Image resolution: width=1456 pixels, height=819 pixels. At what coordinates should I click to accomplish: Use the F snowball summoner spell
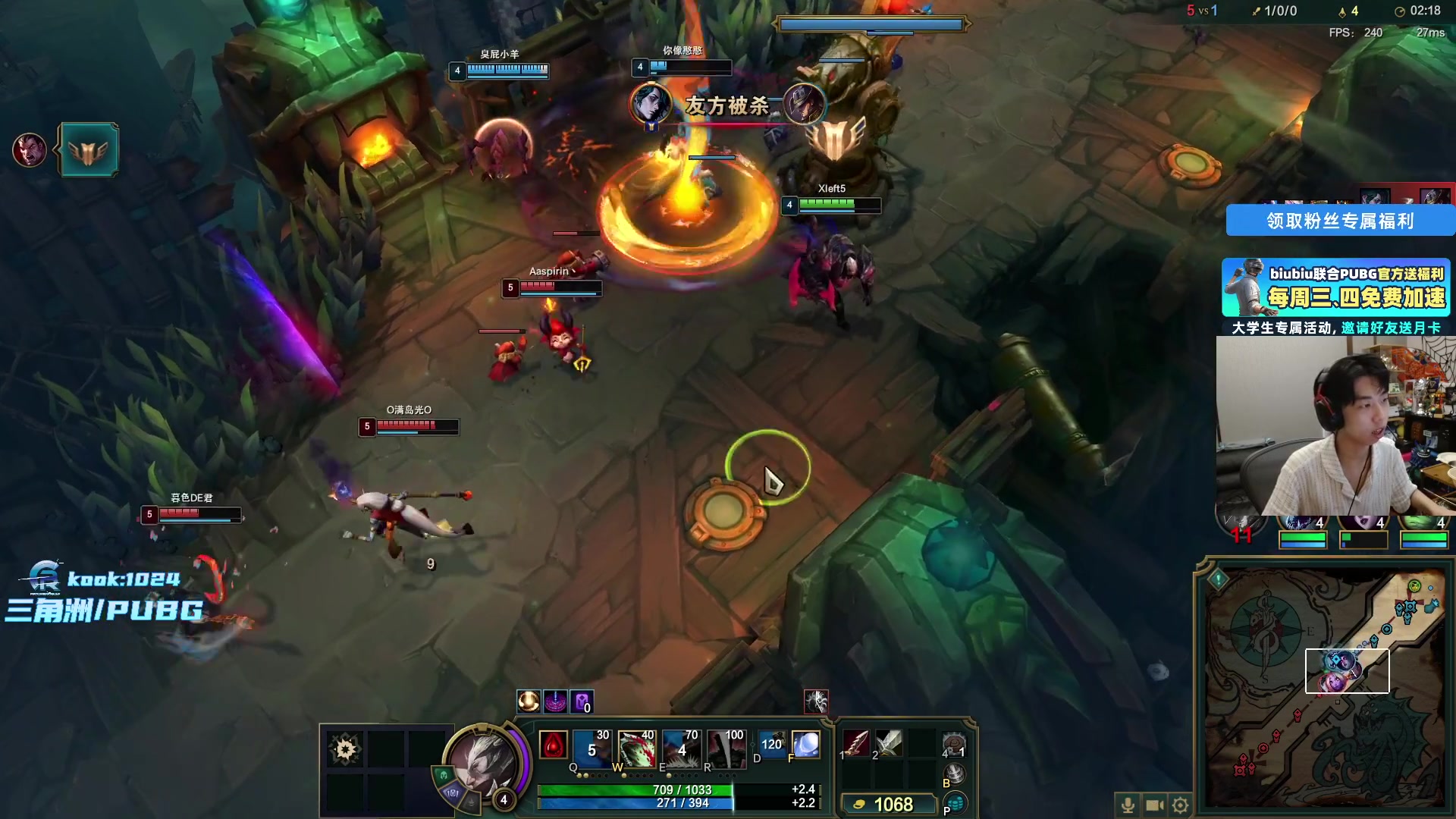[x=805, y=745]
